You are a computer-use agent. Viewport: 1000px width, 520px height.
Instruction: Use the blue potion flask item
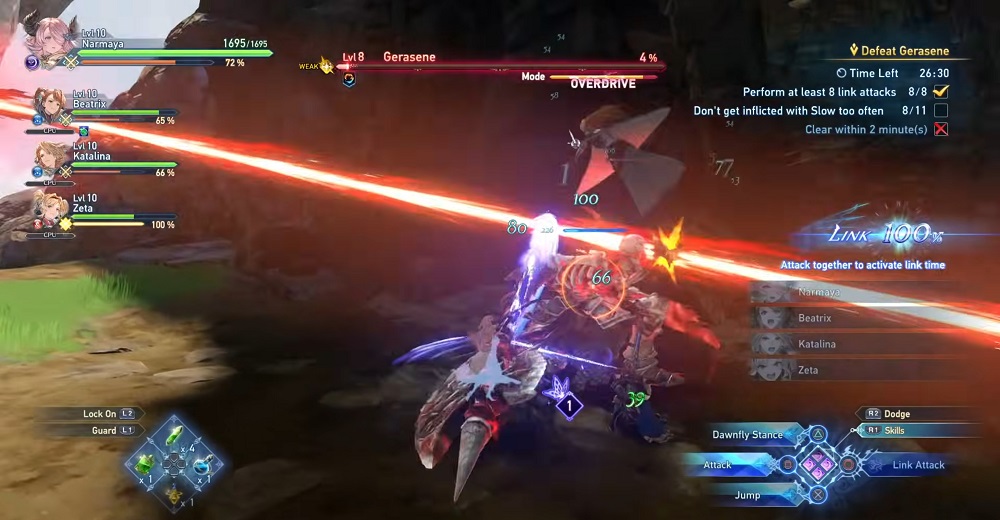coord(203,464)
